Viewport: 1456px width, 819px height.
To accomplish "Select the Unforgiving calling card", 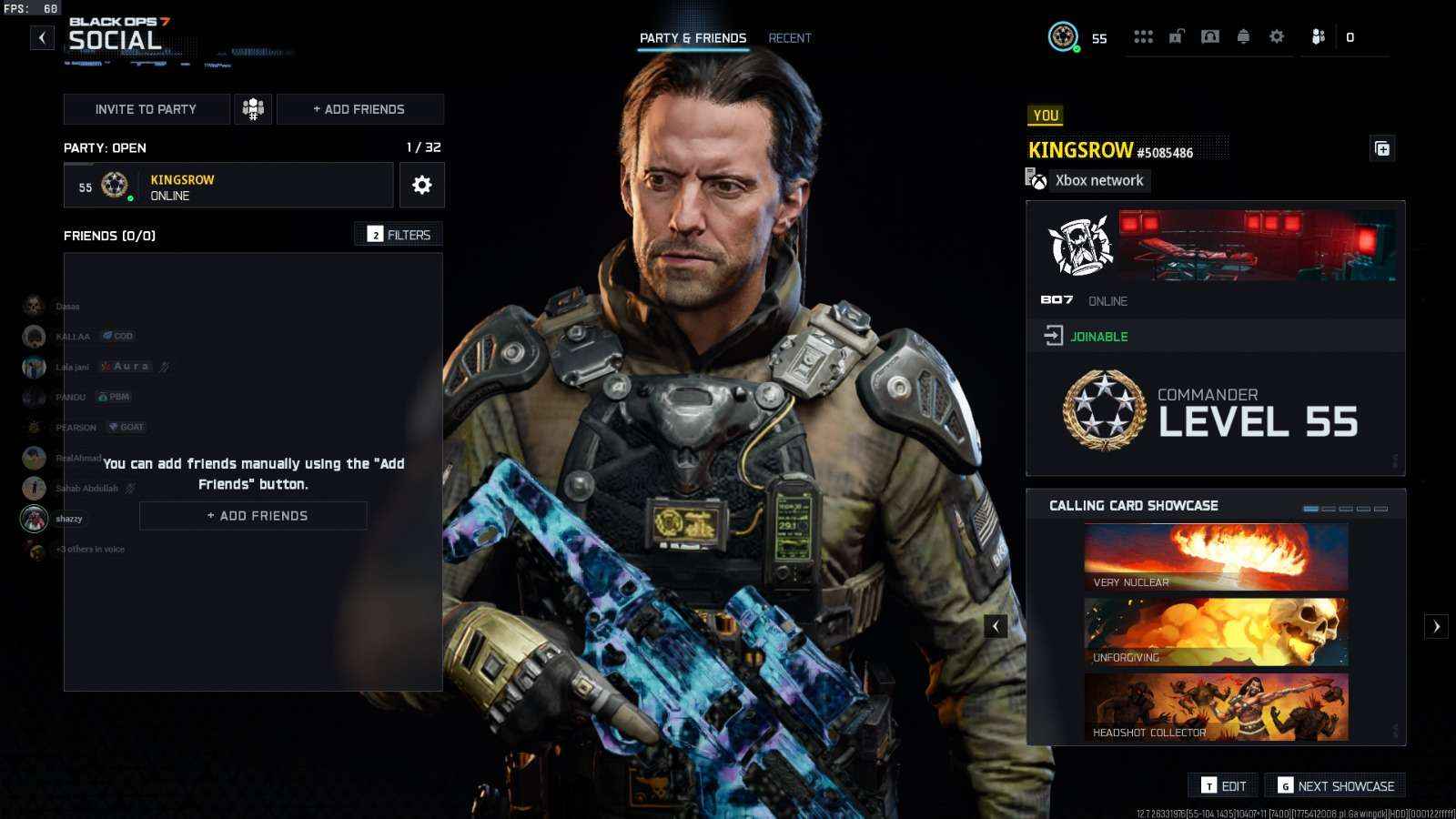I will point(1215,632).
